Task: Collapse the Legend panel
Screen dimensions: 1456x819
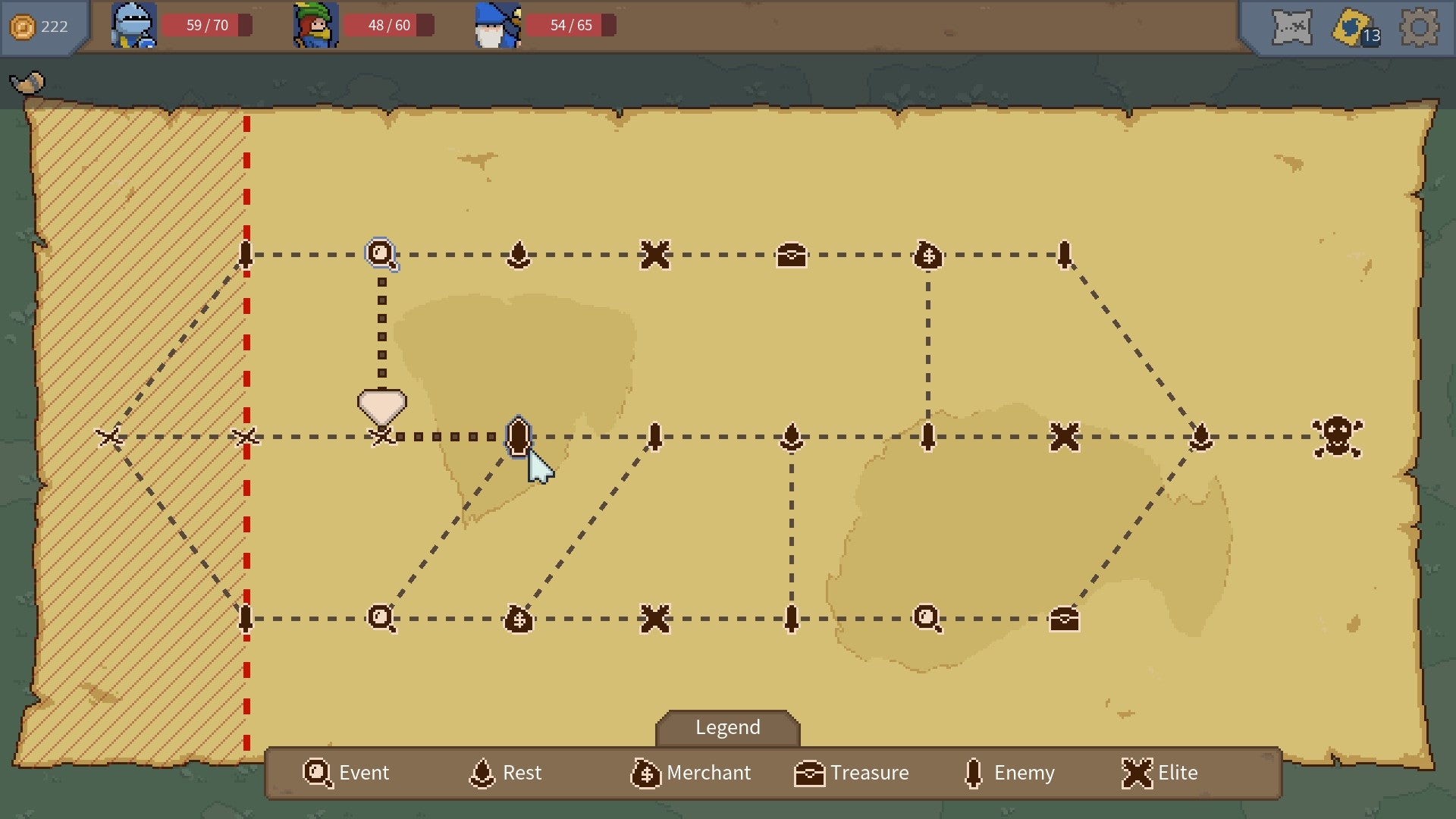Action: [726, 727]
